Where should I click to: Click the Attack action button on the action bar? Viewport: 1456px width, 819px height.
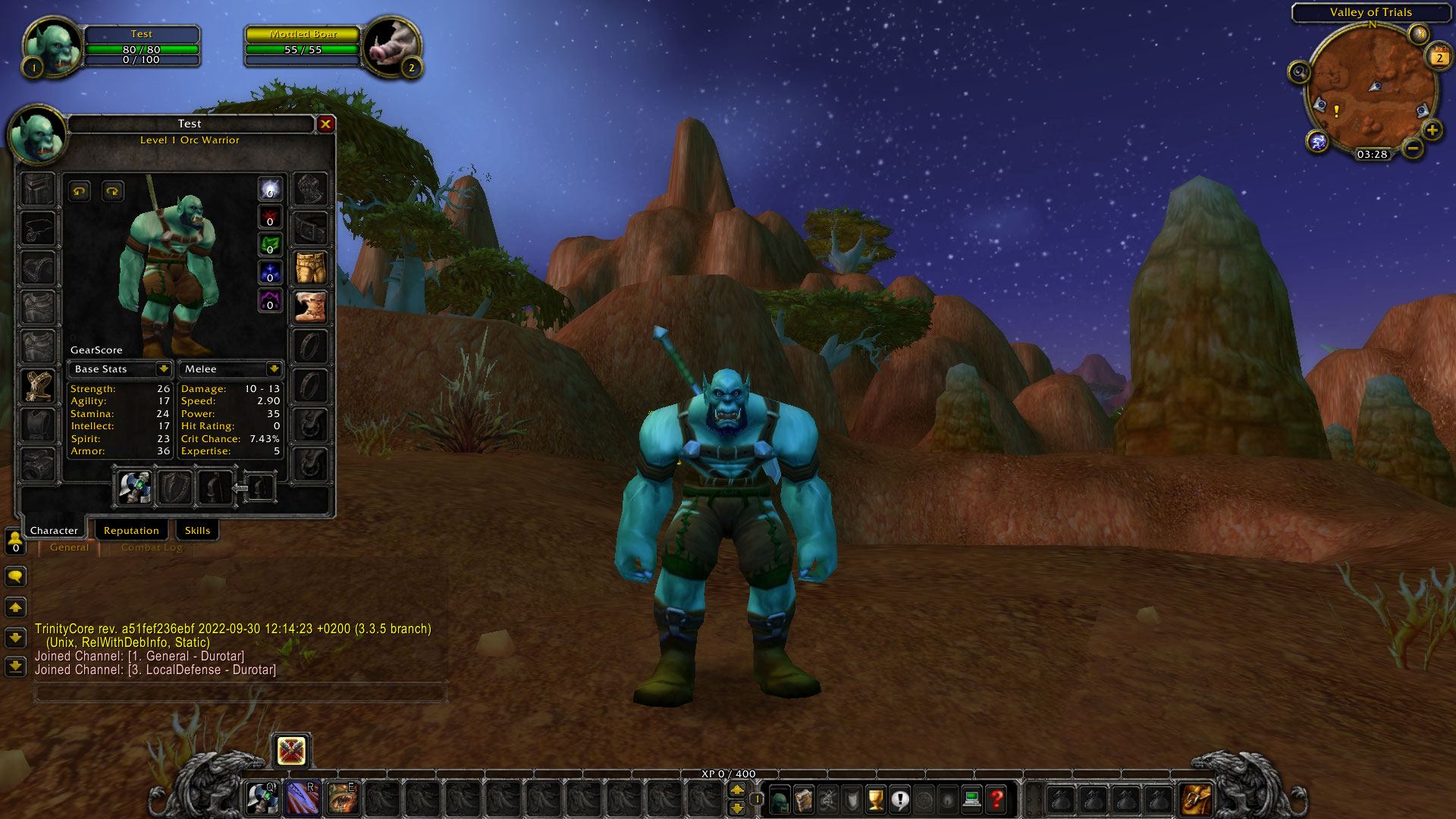tap(290, 751)
